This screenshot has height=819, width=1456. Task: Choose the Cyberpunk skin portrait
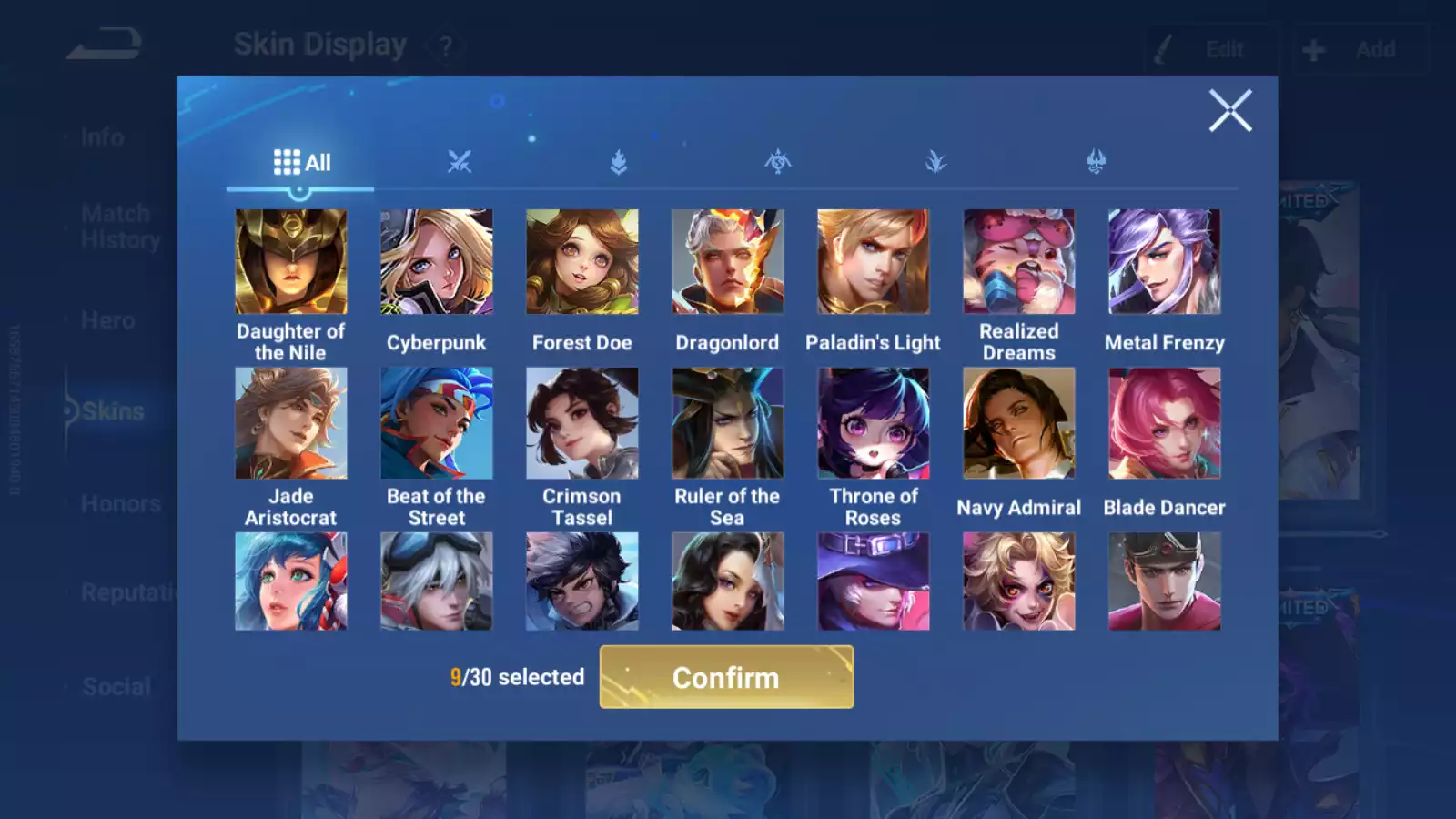[x=437, y=262]
